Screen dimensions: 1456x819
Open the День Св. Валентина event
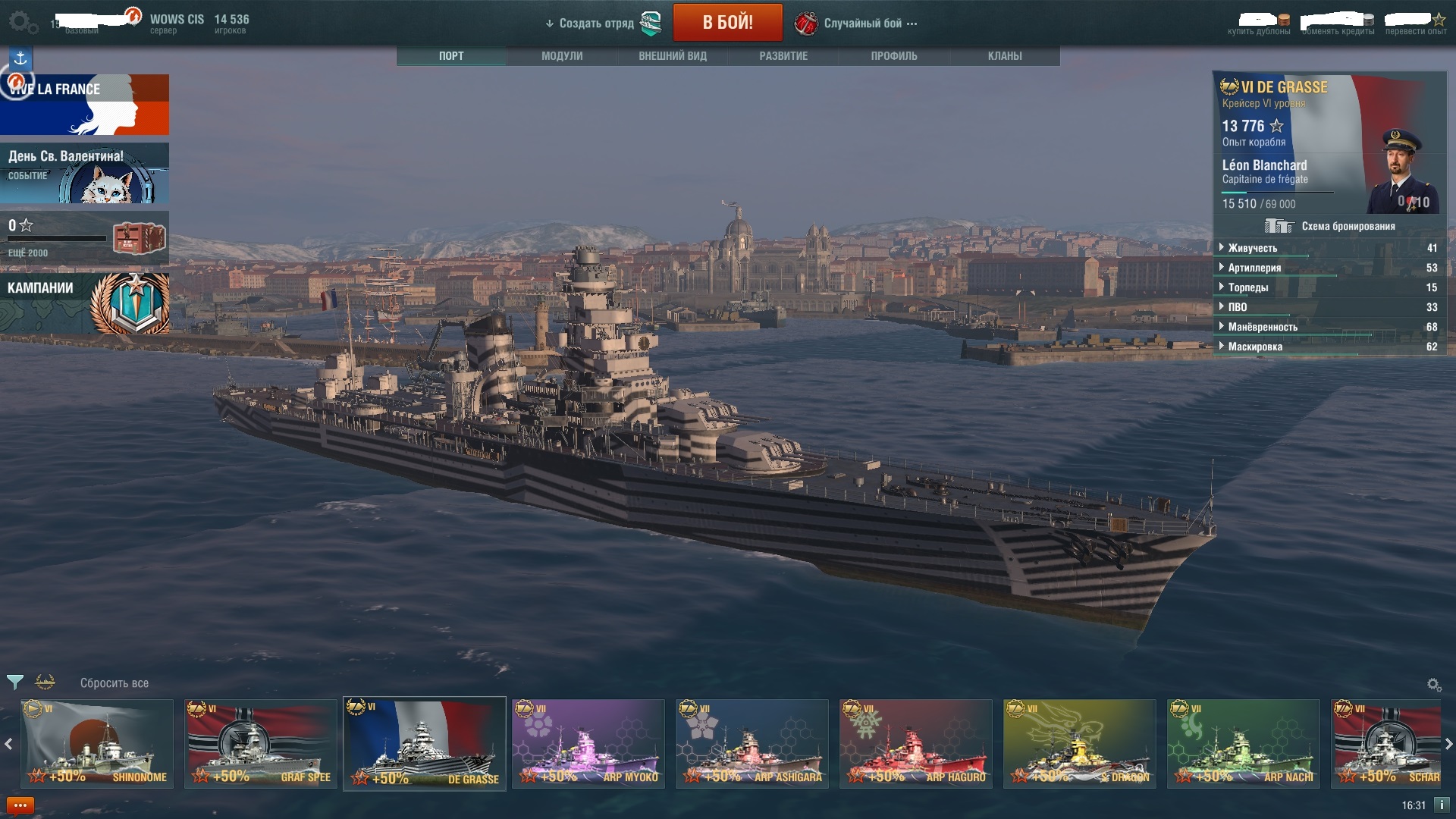pyautogui.click(x=85, y=174)
